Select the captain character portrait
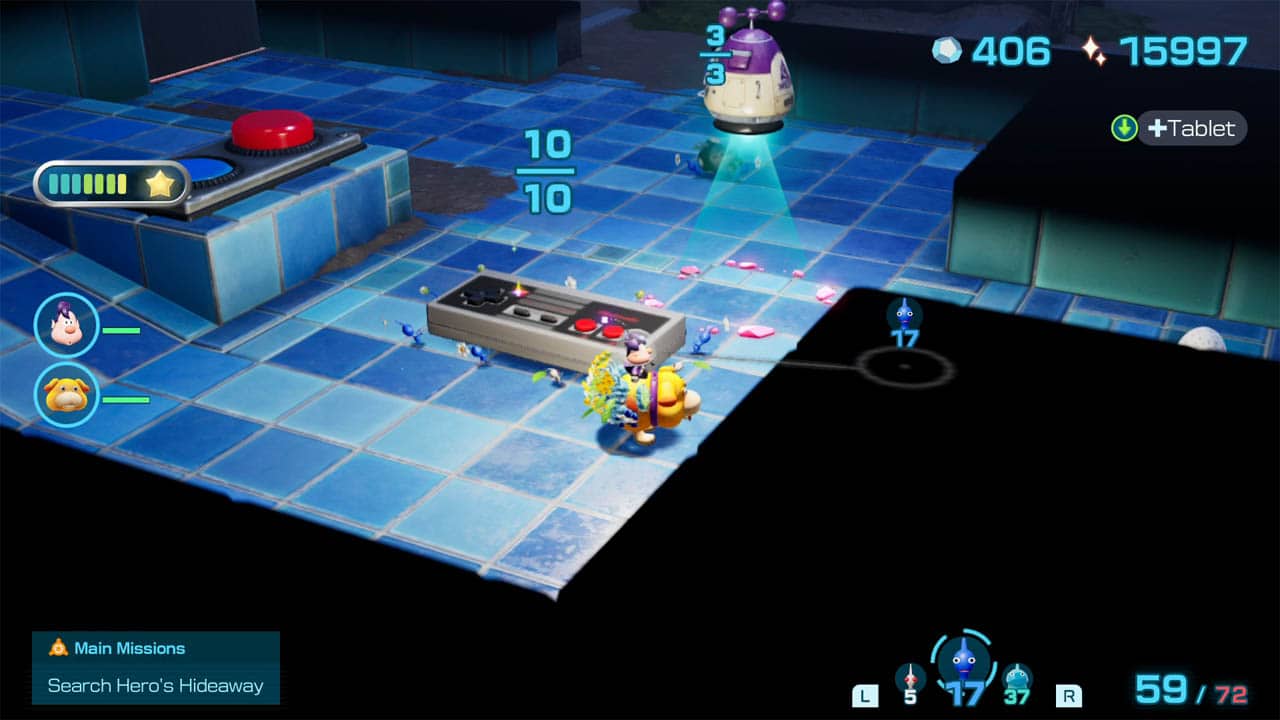 [x=66, y=326]
